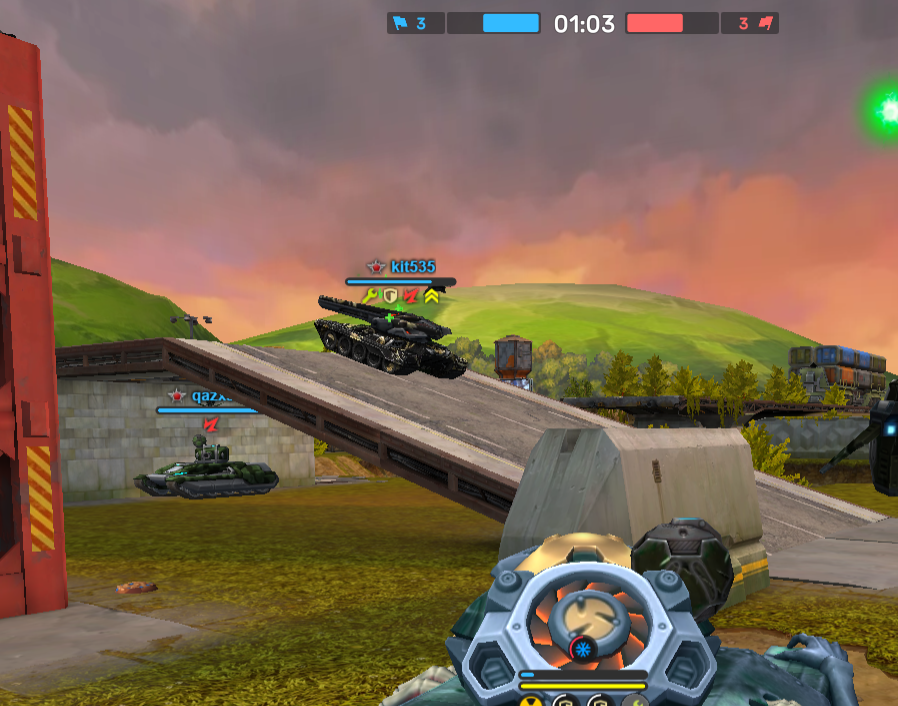Click the blue snowflake freeze status icon

[x=581, y=651]
